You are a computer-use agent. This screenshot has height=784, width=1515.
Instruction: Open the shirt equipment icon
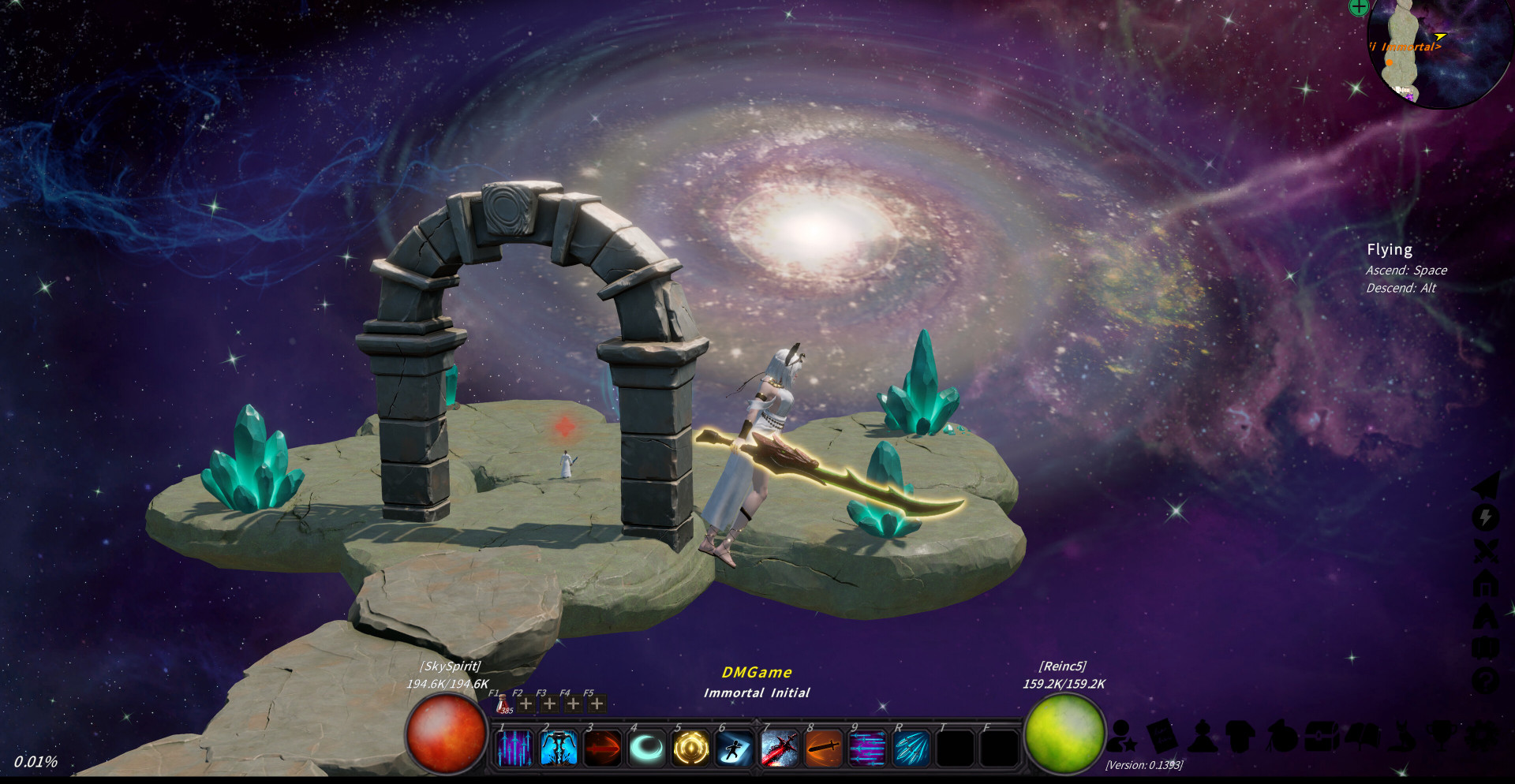click(x=1240, y=736)
